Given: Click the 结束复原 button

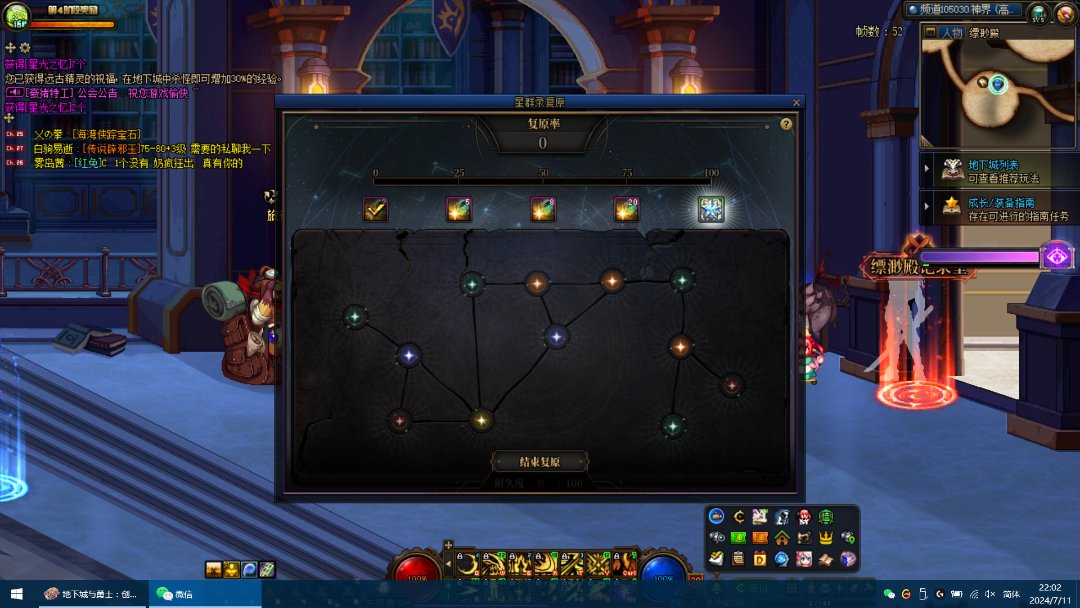Looking at the screenshot, I should 539,462.
